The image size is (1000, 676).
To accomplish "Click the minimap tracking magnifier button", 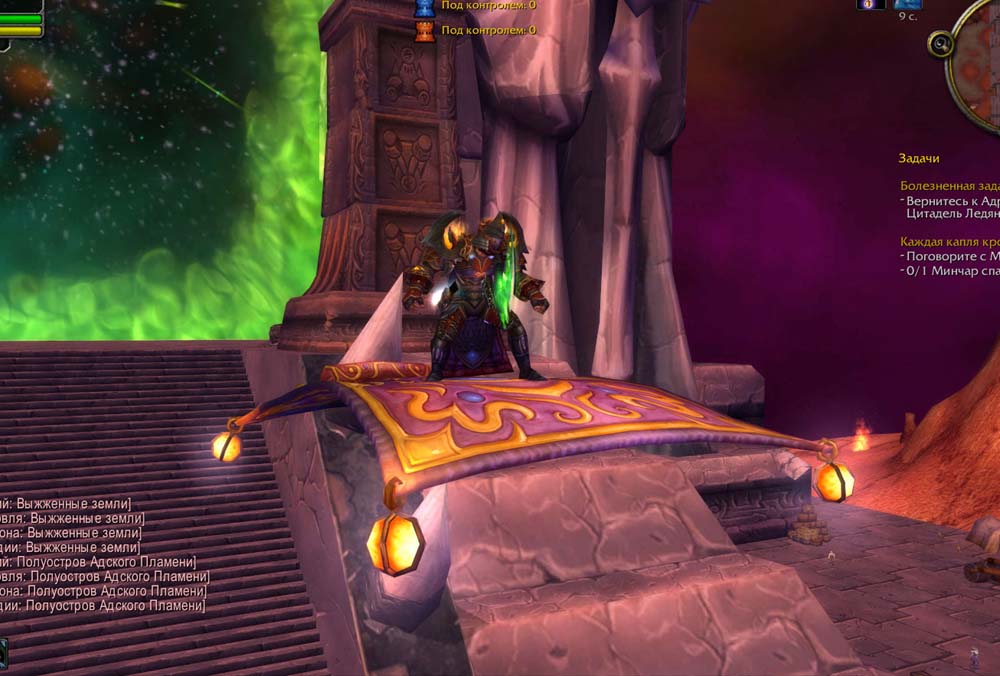I will point(940,44).
